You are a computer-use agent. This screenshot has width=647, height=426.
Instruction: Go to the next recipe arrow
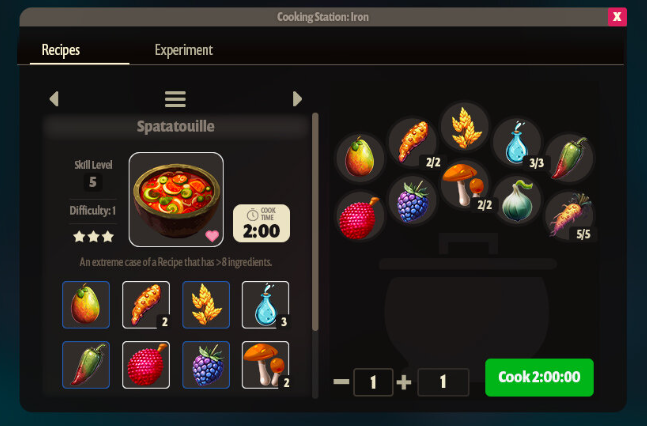[297, 98]
